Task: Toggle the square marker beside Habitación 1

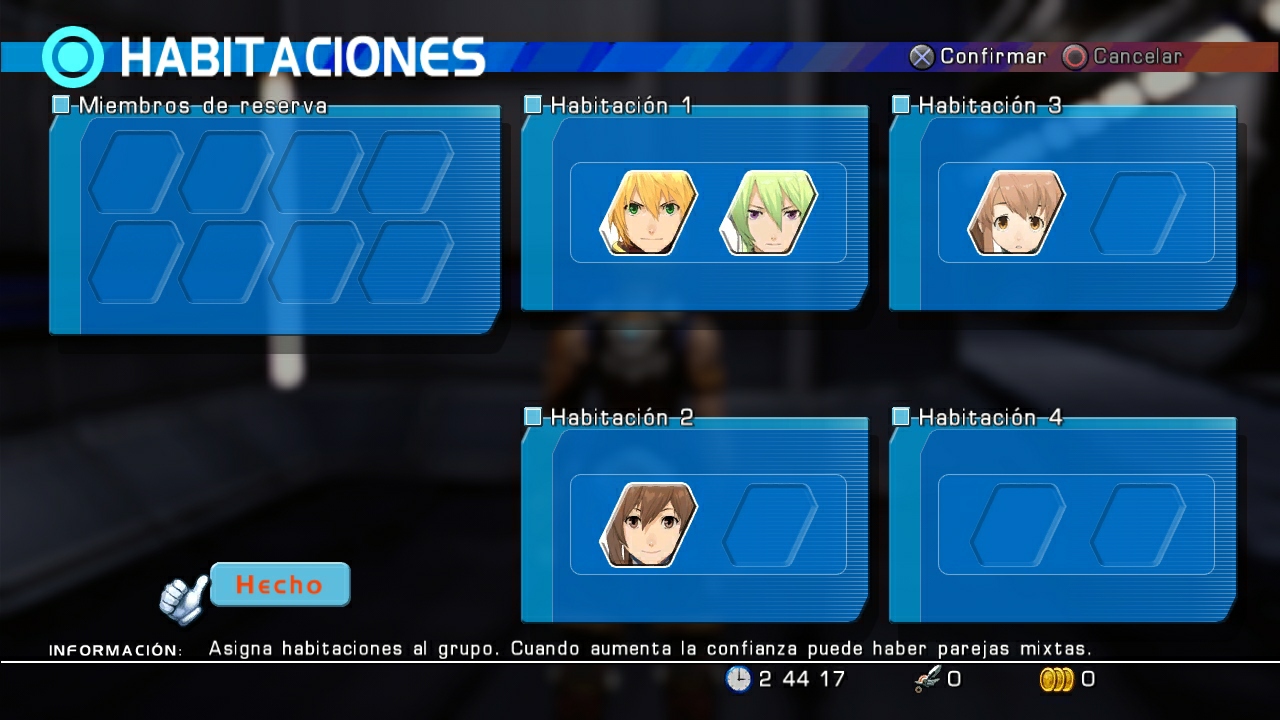Action: click(531, 104)
